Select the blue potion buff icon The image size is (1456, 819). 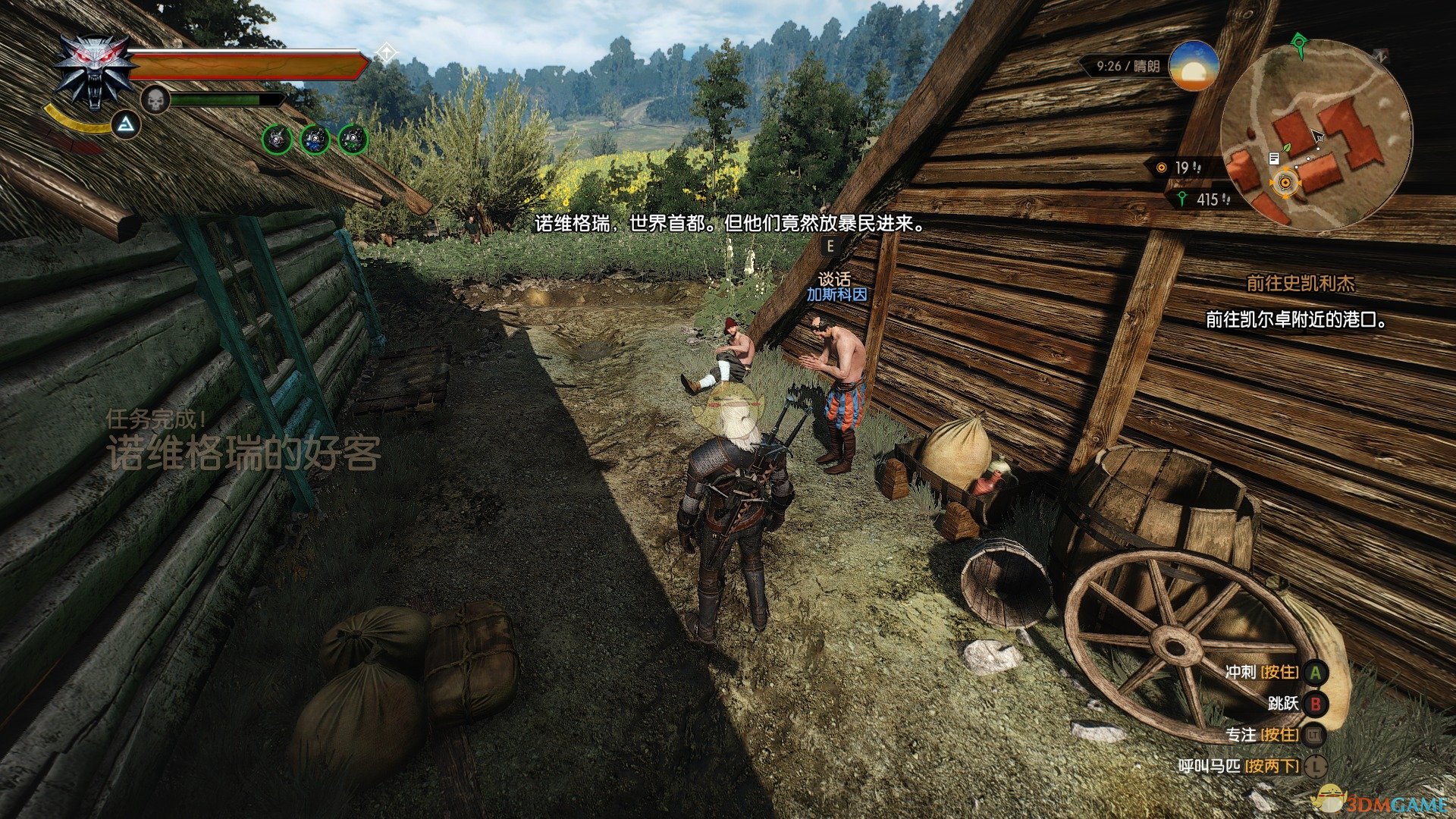[315, 139]
